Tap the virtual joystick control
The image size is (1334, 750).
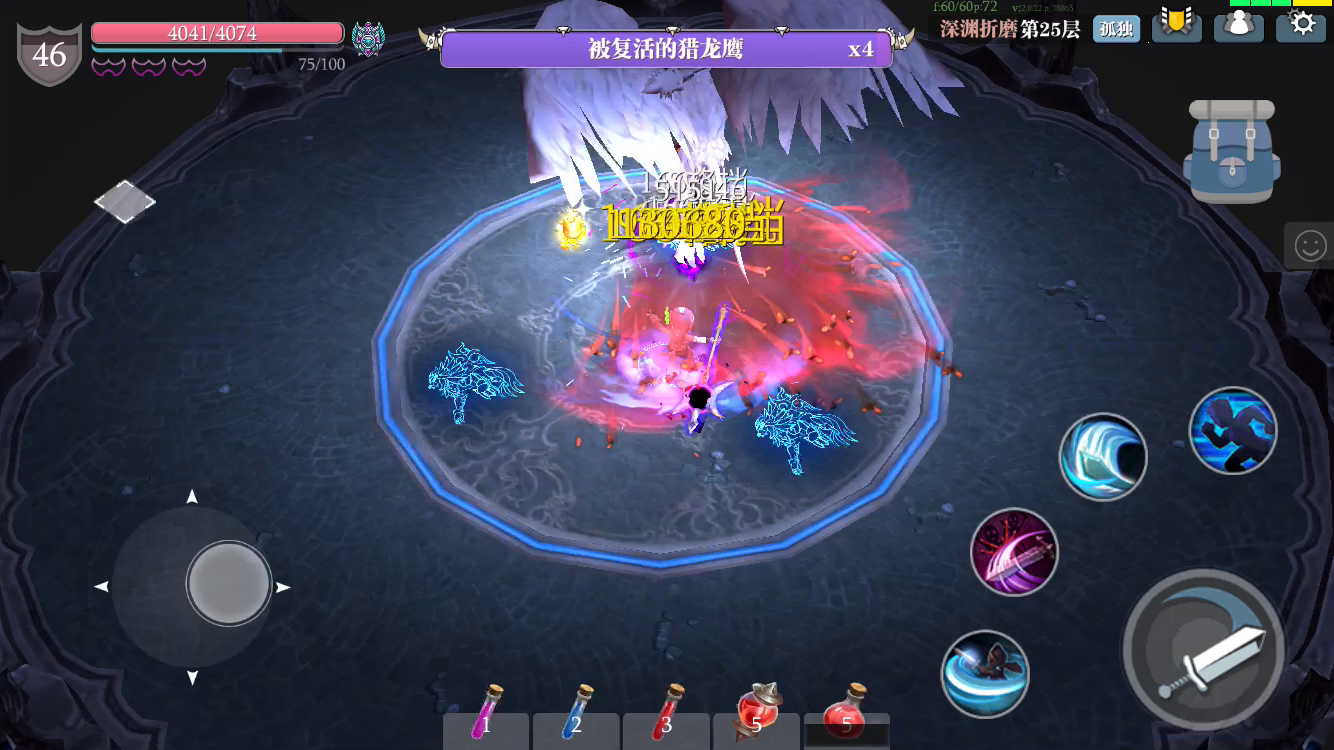click(228, 583)
